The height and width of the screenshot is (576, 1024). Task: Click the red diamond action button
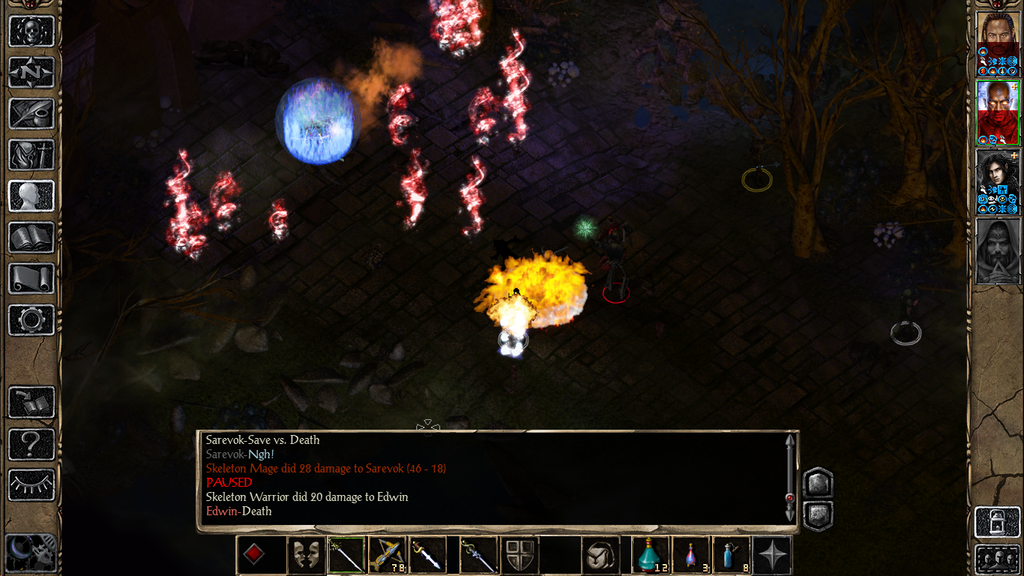coord(256,555)
